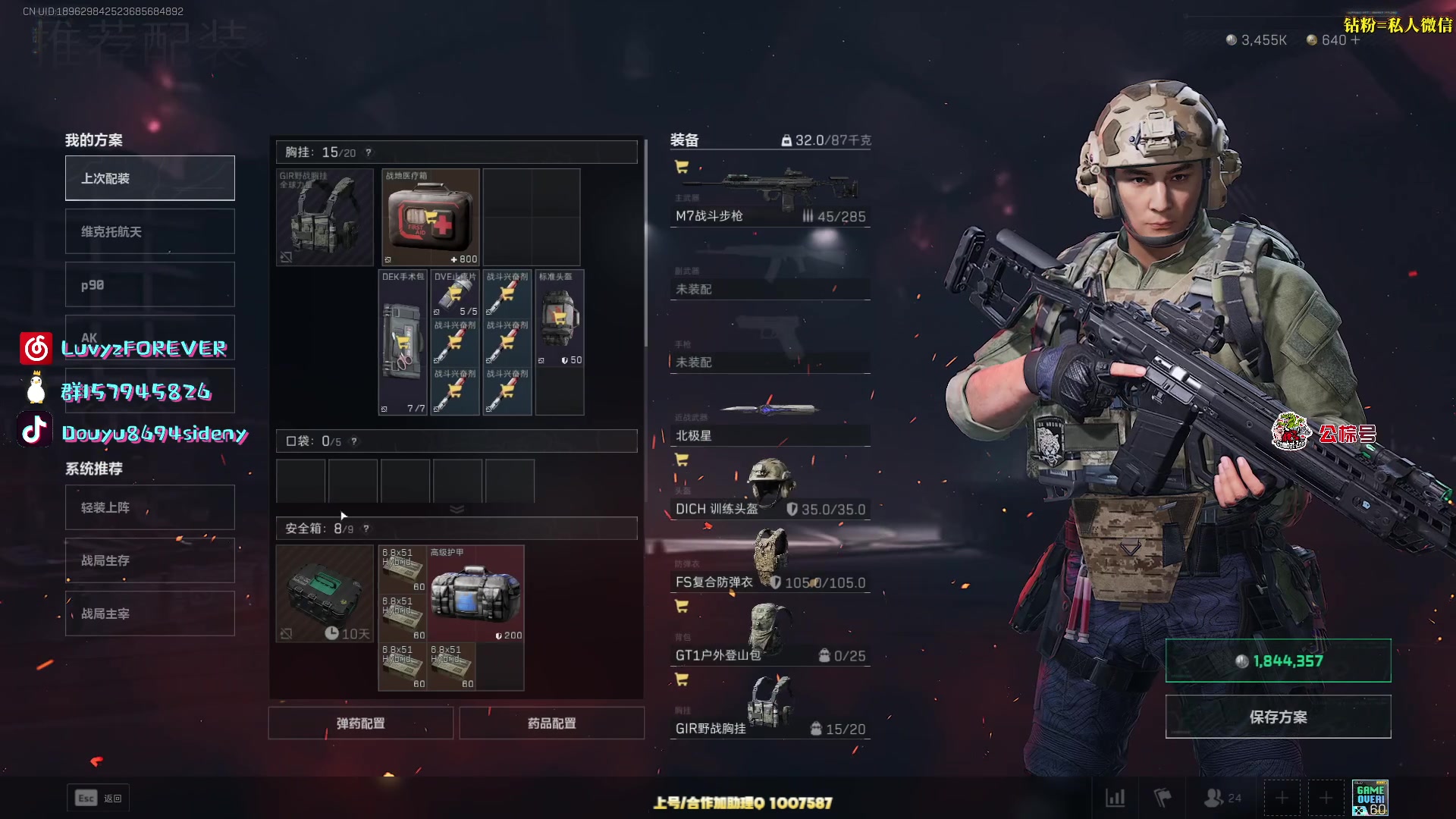Expand the pocket section chevron arrow
This screenshot has width=1456, height=819.
pos(457,509)
